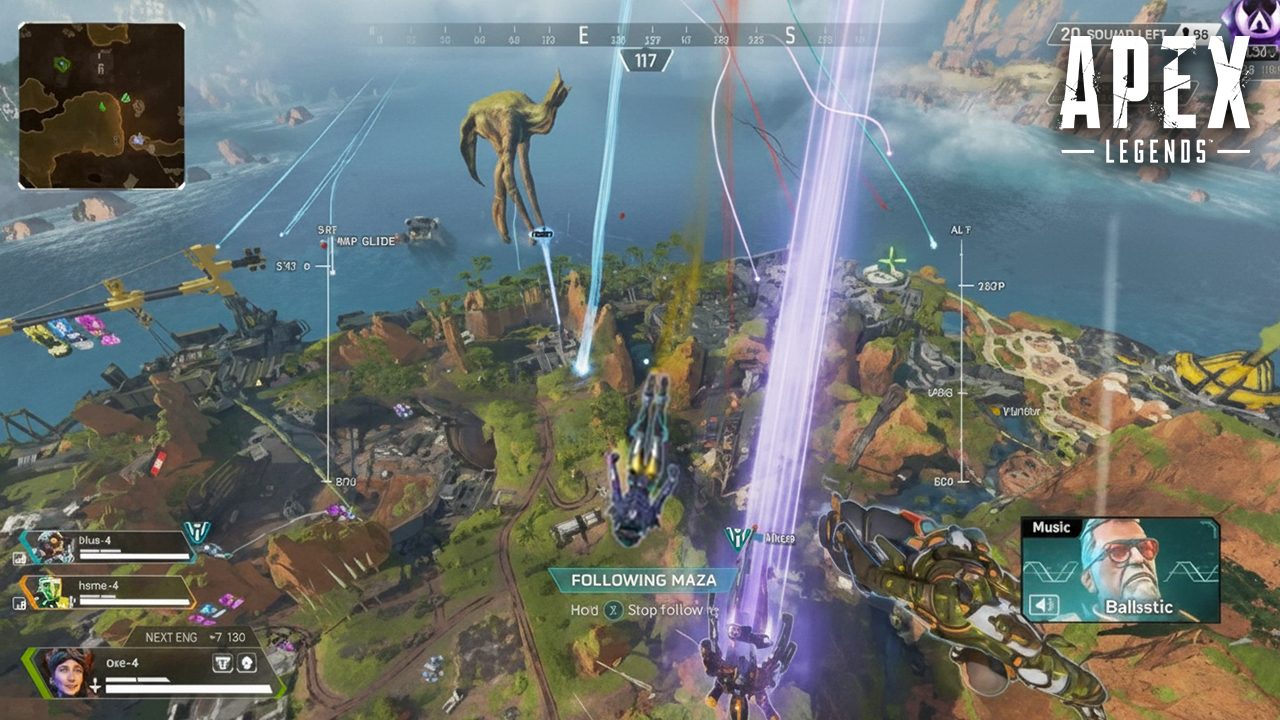Click the Music panel header label
The height and width of the screenshot is (720, 1280).
coord(1051,527)
